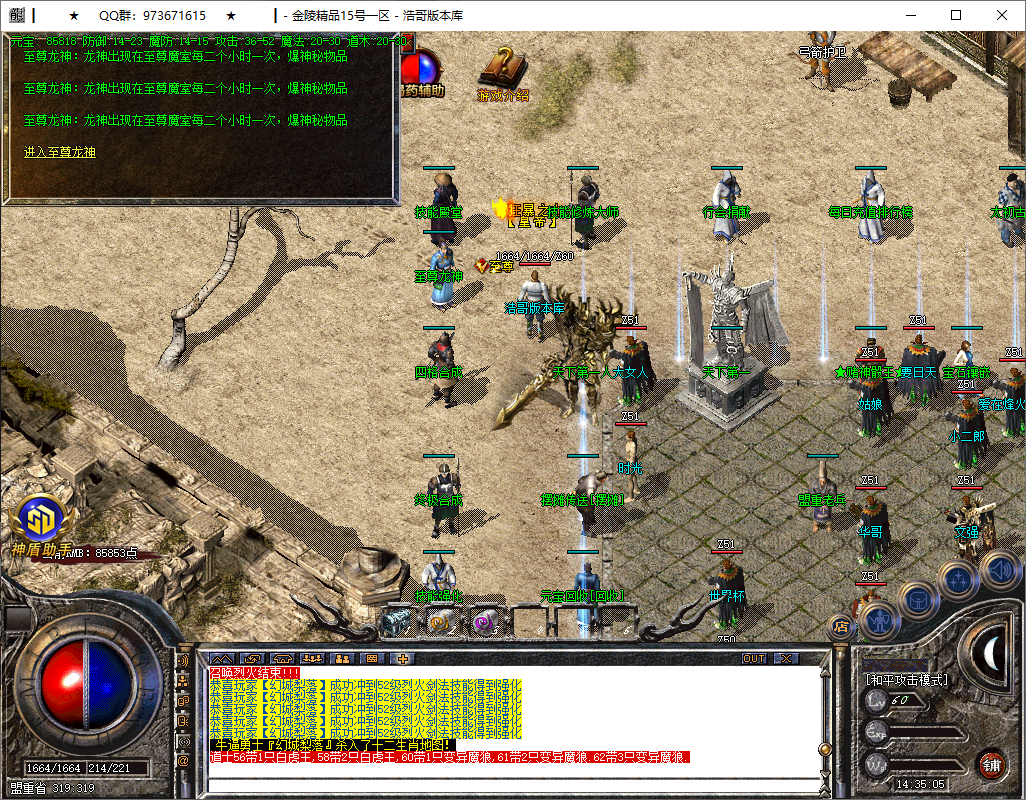The width and height of the screenshot is (1026, 800).
Task: Open the bag inventory round button
Action: 916,600
